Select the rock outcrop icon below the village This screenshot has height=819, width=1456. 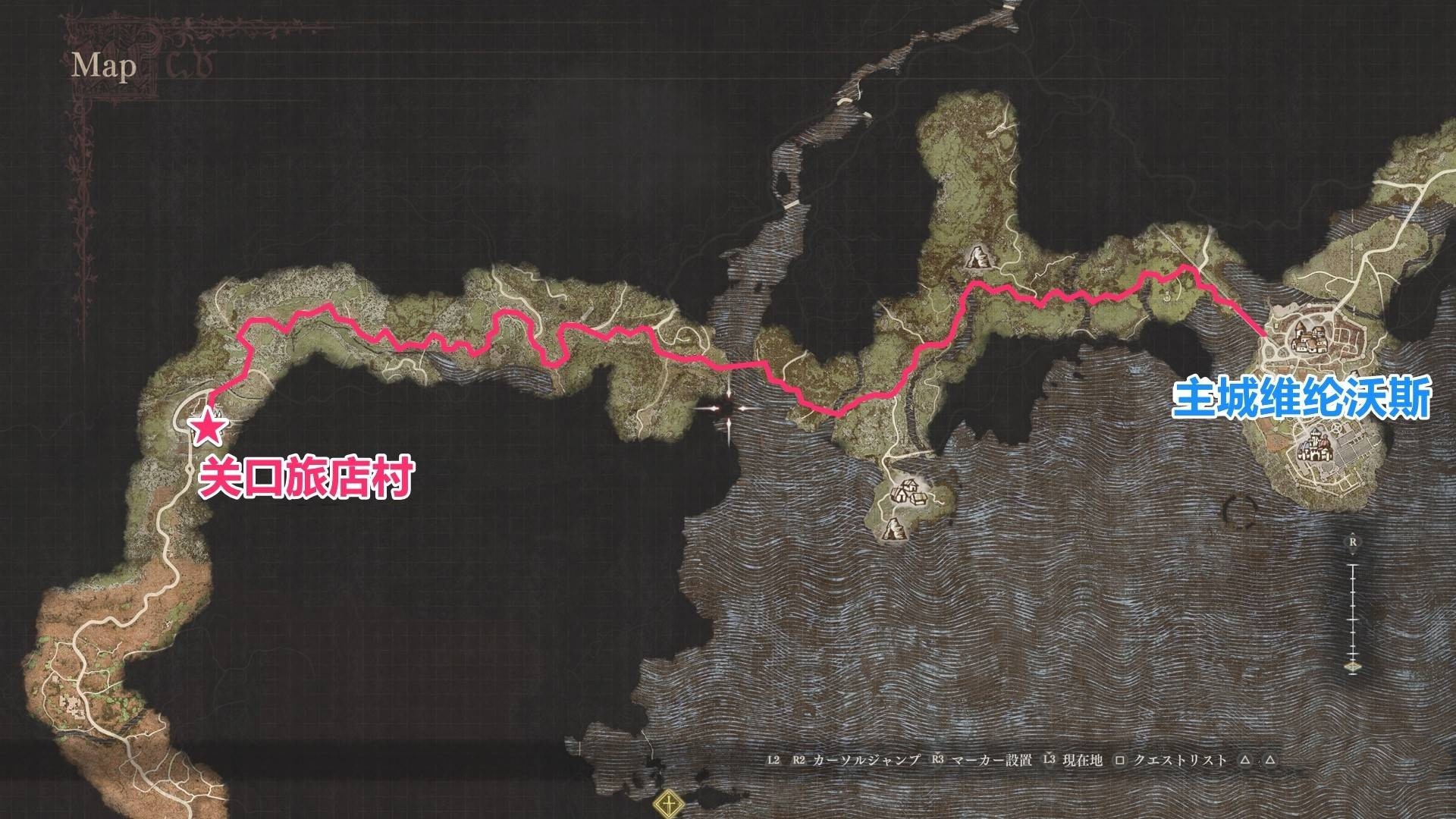pos(895,529)
